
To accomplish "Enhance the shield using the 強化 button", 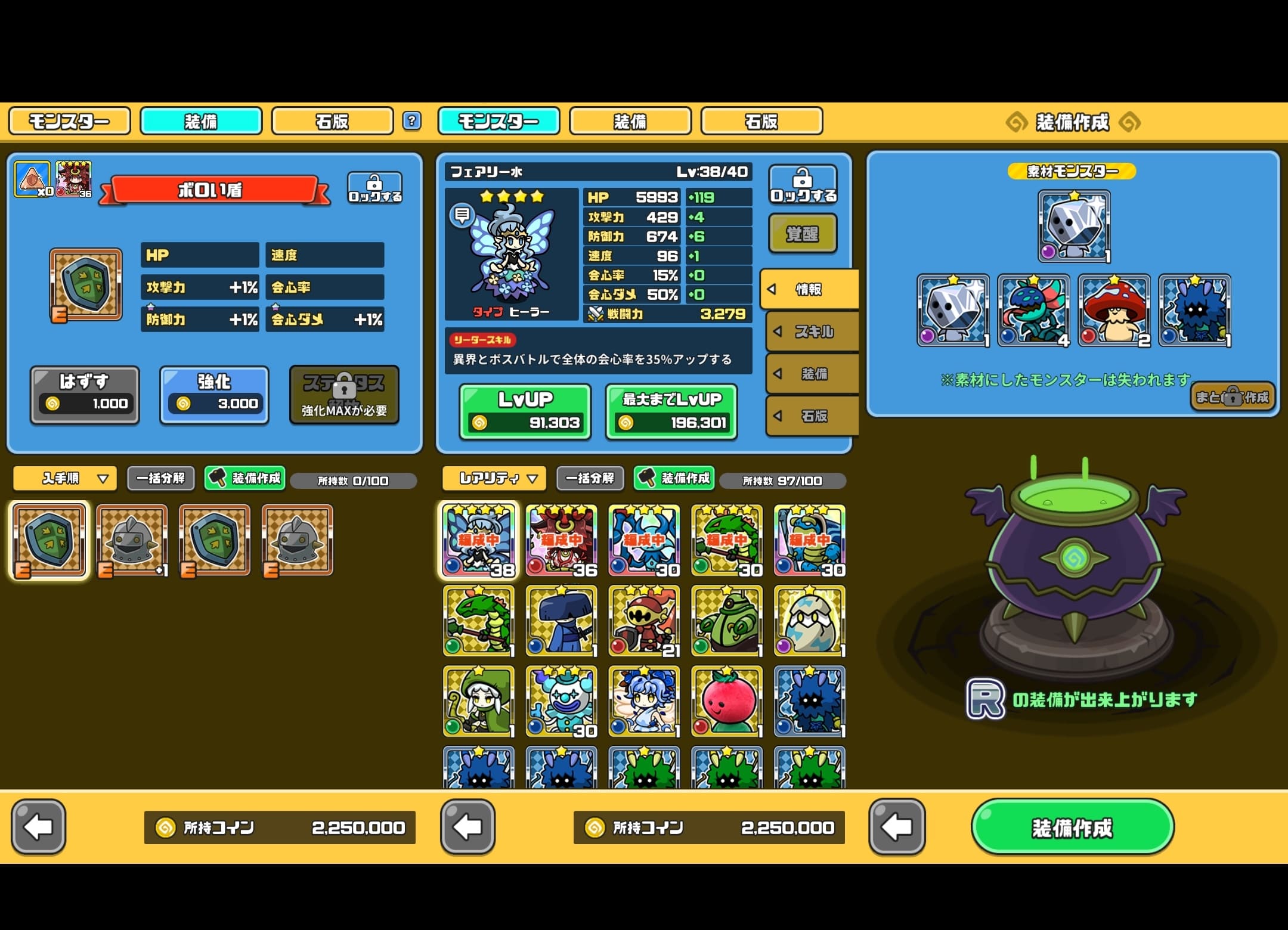I will click(x=214, y=395).
